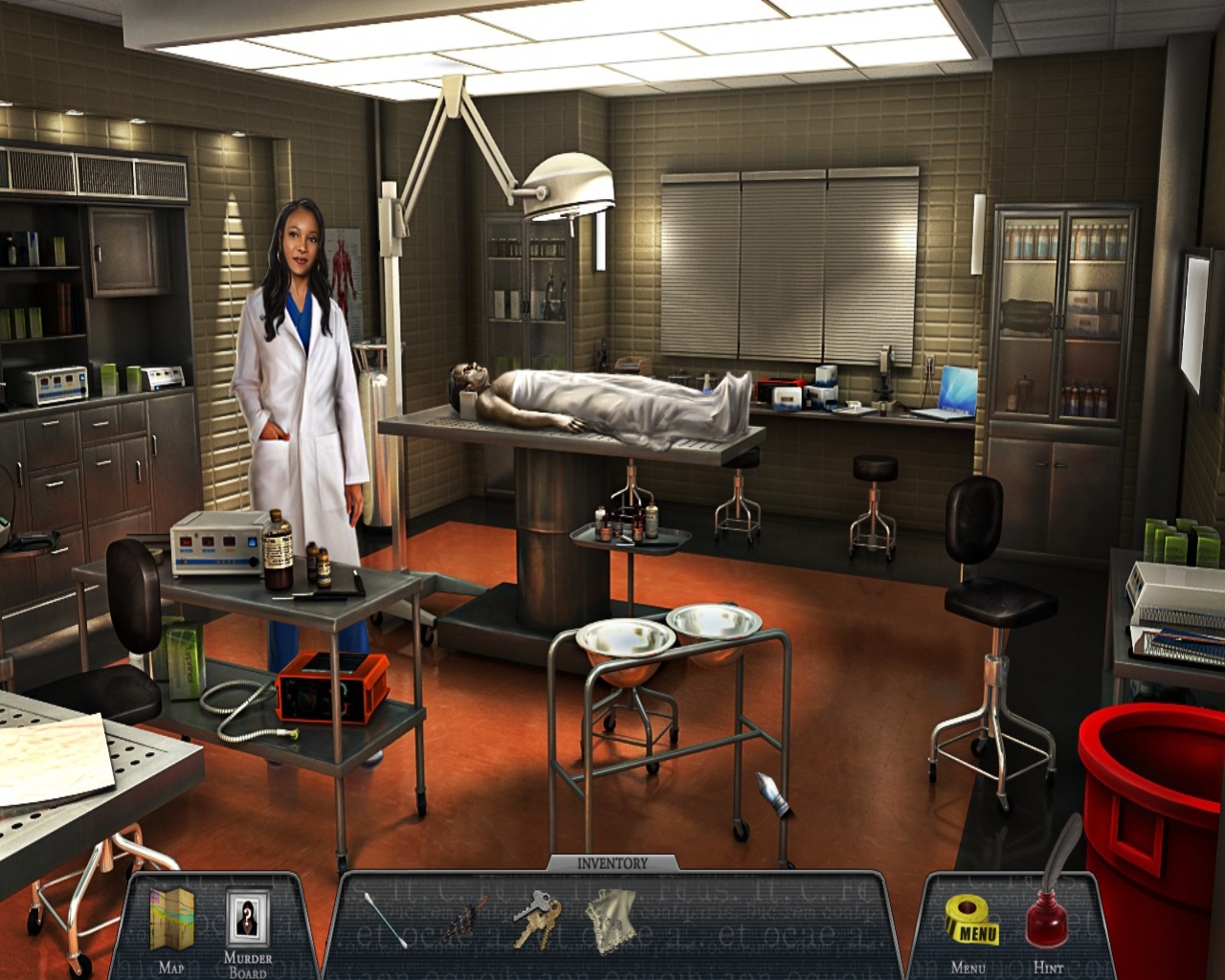Click the Inventory tab label

[612, 863]
